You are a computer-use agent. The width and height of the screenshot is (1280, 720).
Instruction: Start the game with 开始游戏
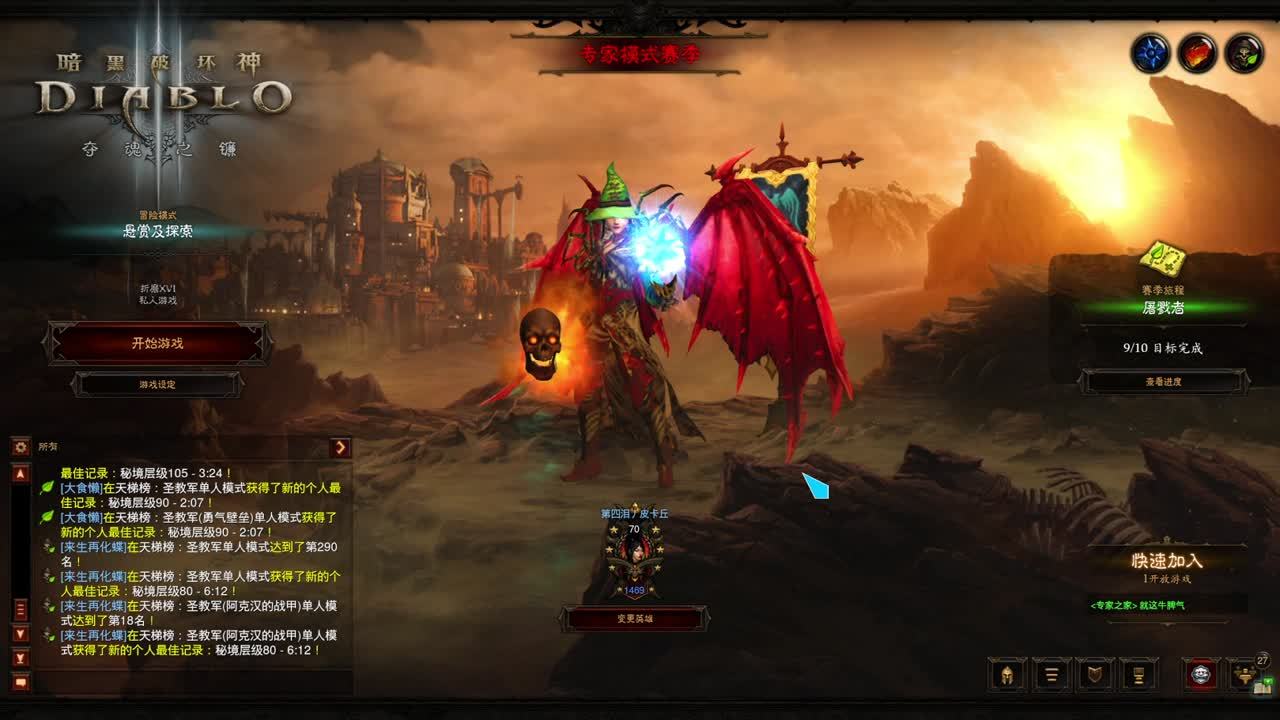[x=157, y=343]
